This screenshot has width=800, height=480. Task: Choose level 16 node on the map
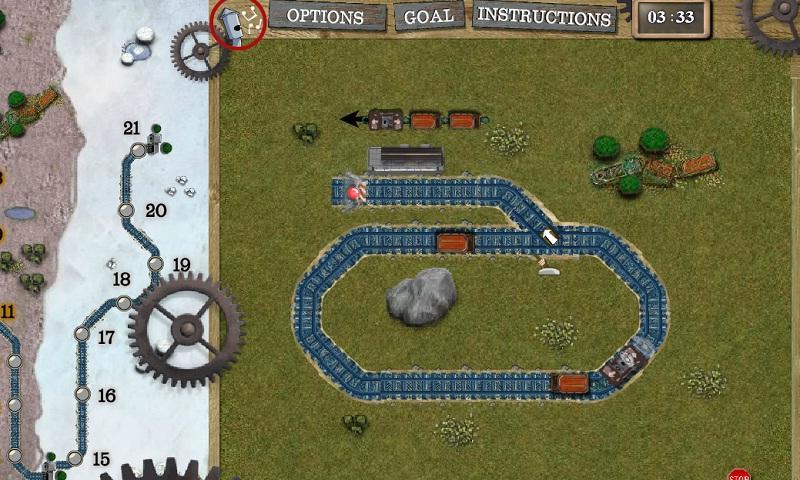(82, 394)
